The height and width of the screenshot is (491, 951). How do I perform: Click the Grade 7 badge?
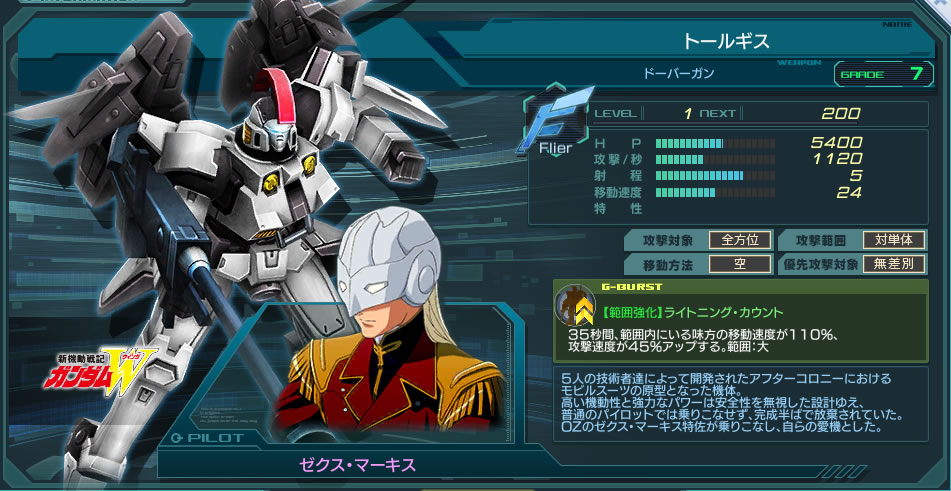[x=882, y=73]
